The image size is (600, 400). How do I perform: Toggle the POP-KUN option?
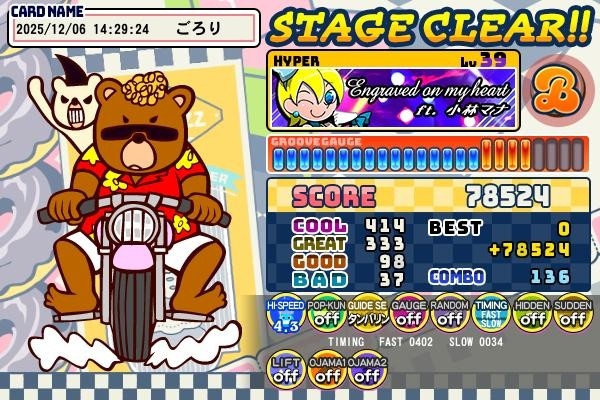point(326,316)
